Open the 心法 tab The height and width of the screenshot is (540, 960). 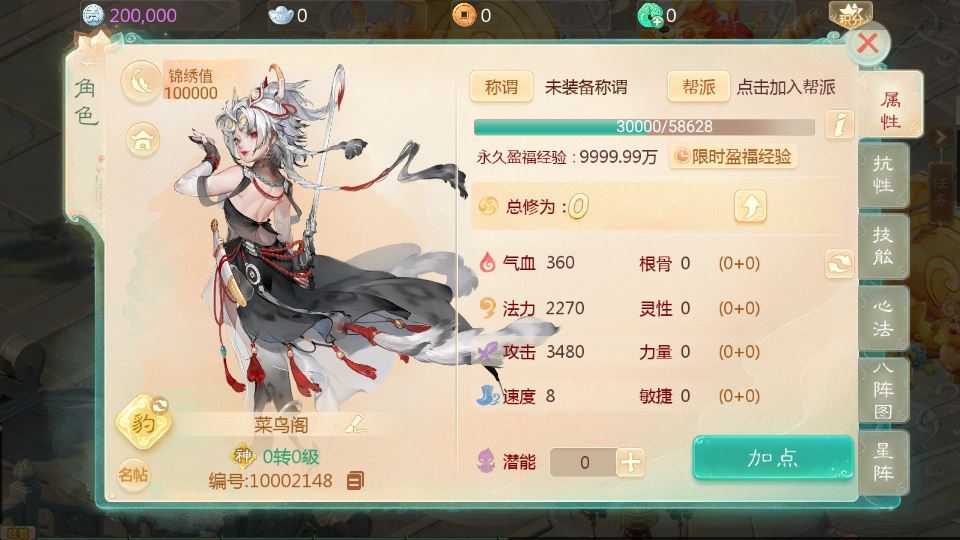click(883, 317)
